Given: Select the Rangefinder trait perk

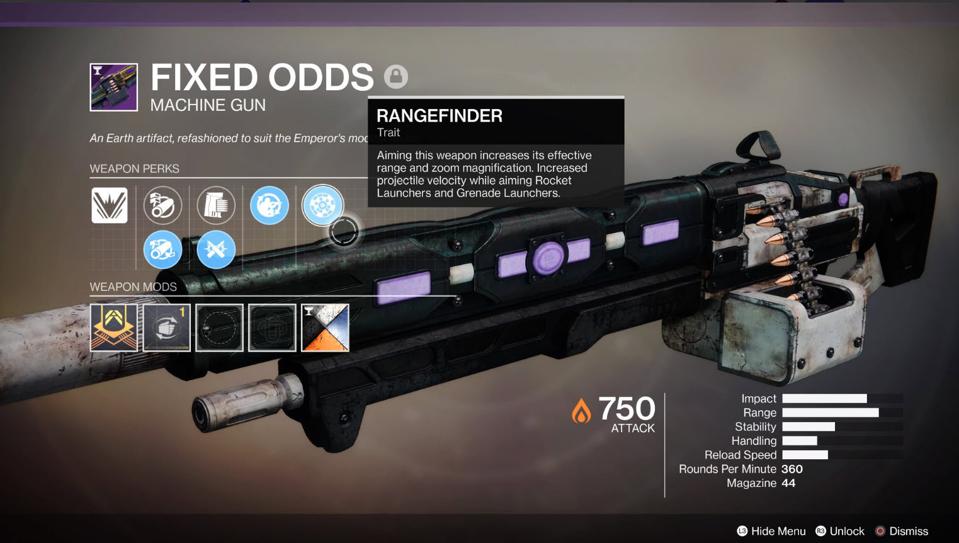Looking at the screenshot, I should tap(322, 205).
